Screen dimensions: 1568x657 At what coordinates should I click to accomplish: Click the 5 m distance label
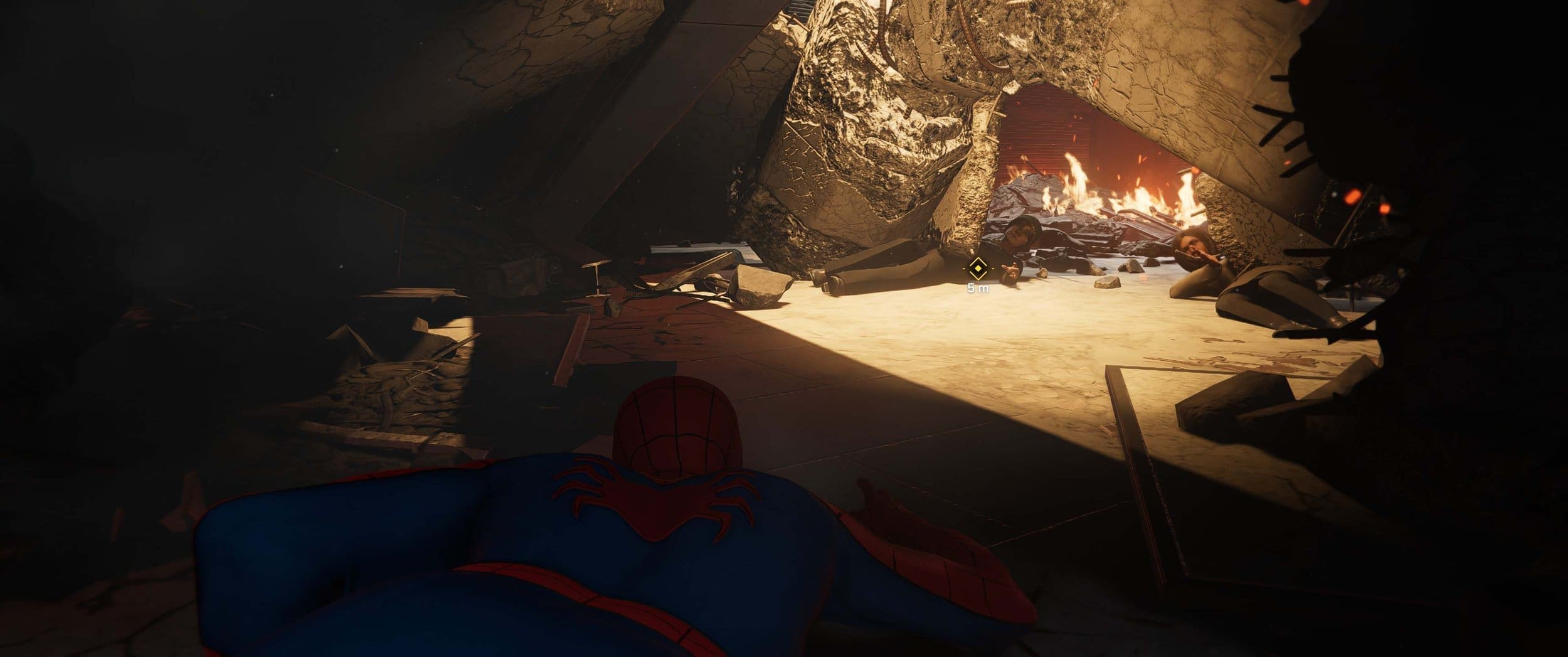tap(978, 289)
